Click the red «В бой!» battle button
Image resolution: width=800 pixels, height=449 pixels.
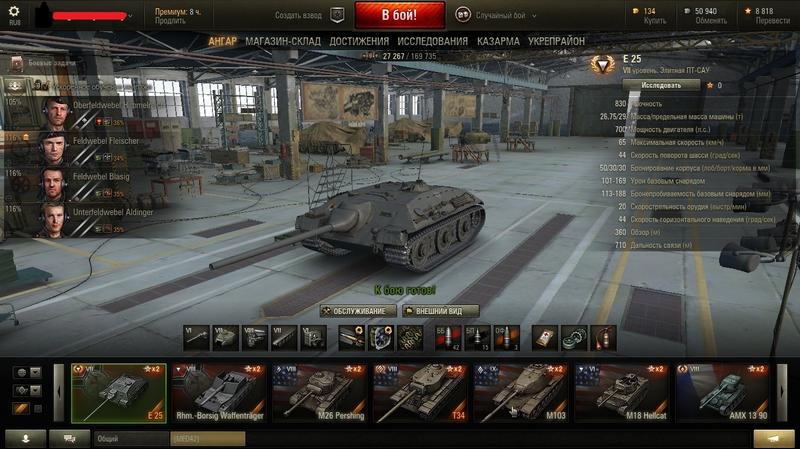399,15
